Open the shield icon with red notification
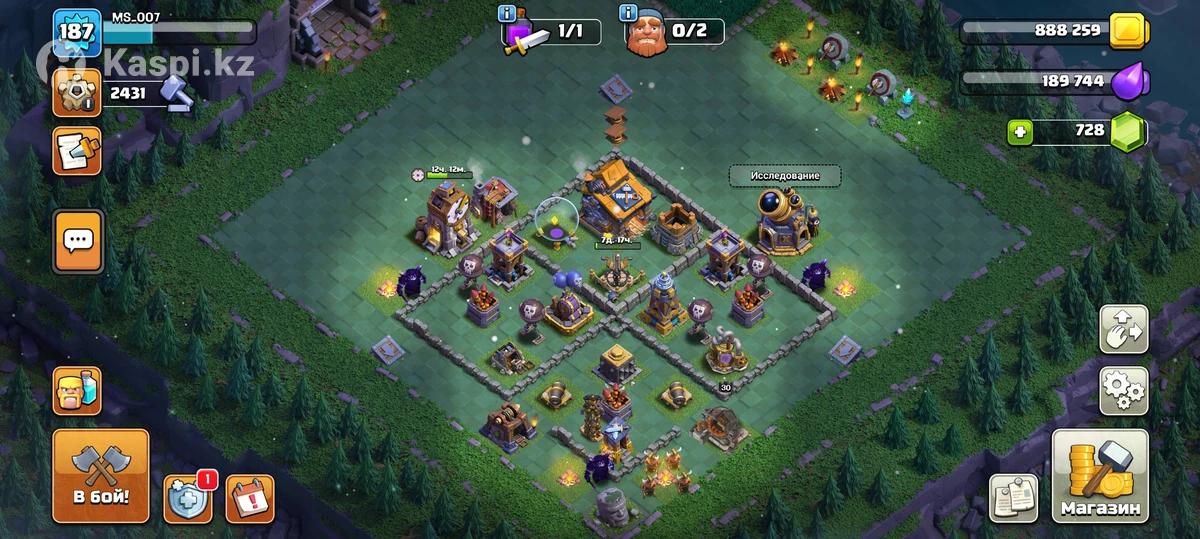Screen dimensions: 1200x539 point(189,497)
